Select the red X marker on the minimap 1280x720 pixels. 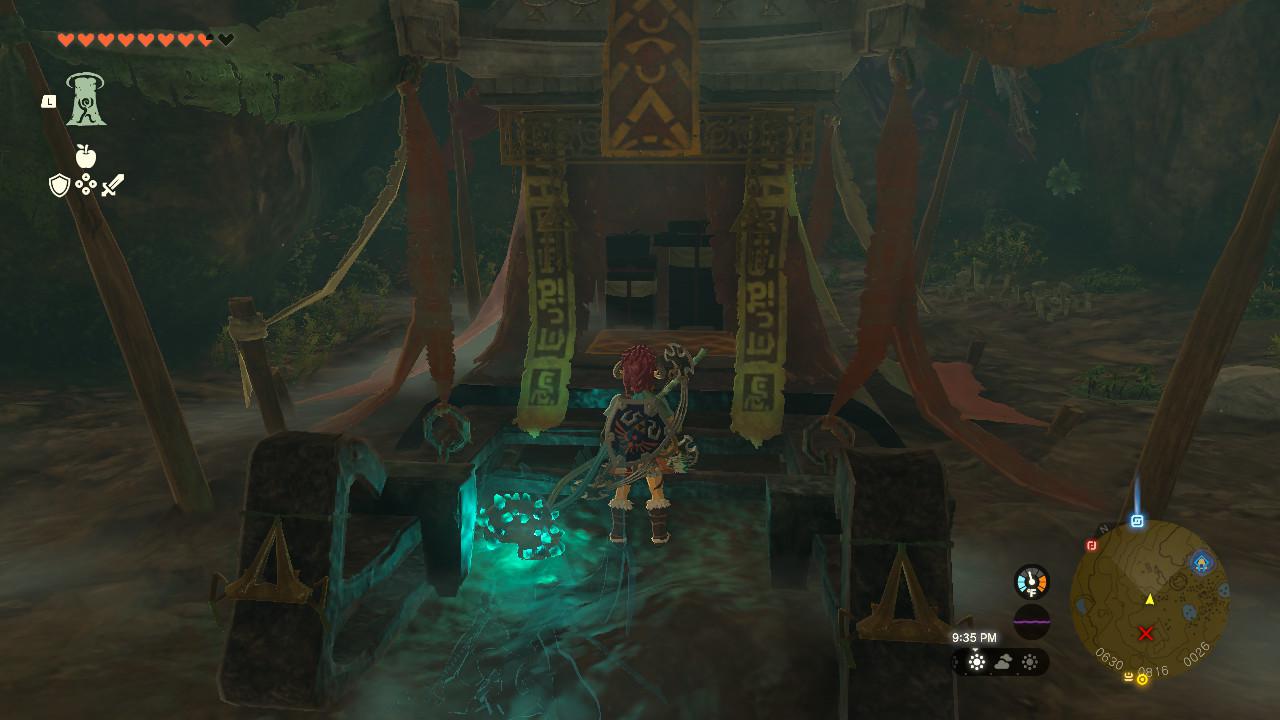click(1144, 633)
